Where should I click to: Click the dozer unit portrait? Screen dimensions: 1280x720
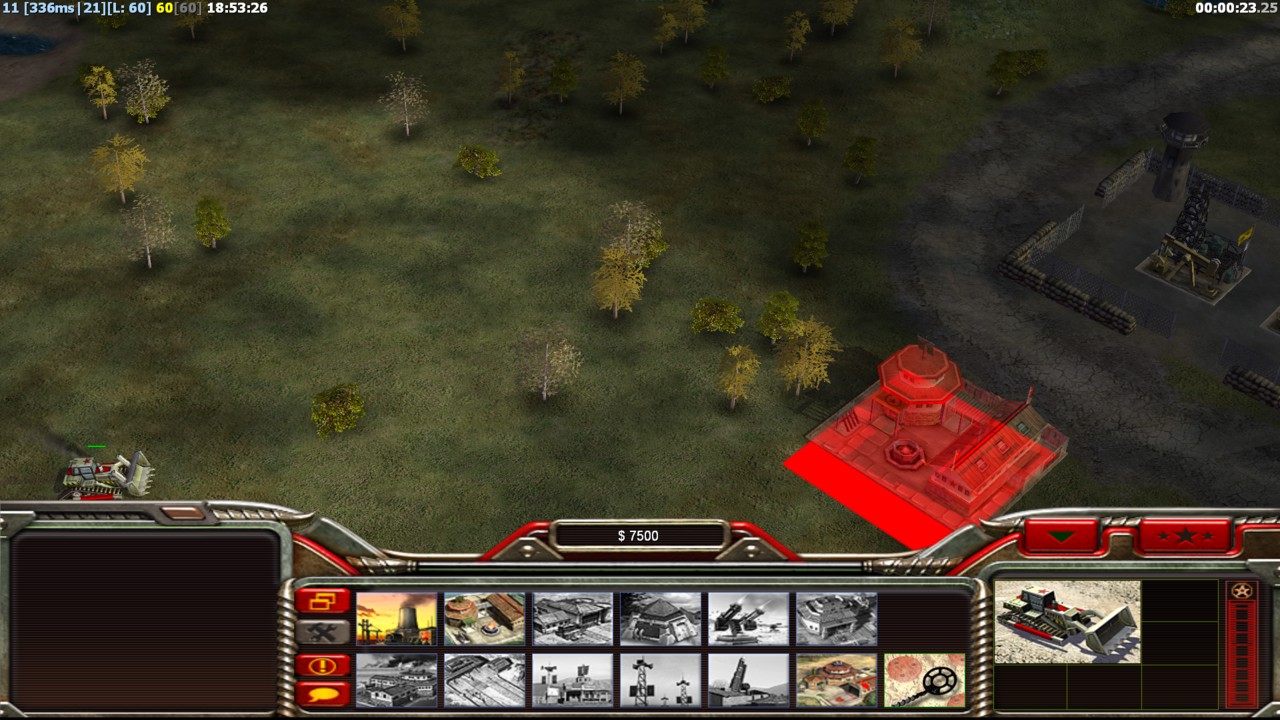coord(1067,621)
